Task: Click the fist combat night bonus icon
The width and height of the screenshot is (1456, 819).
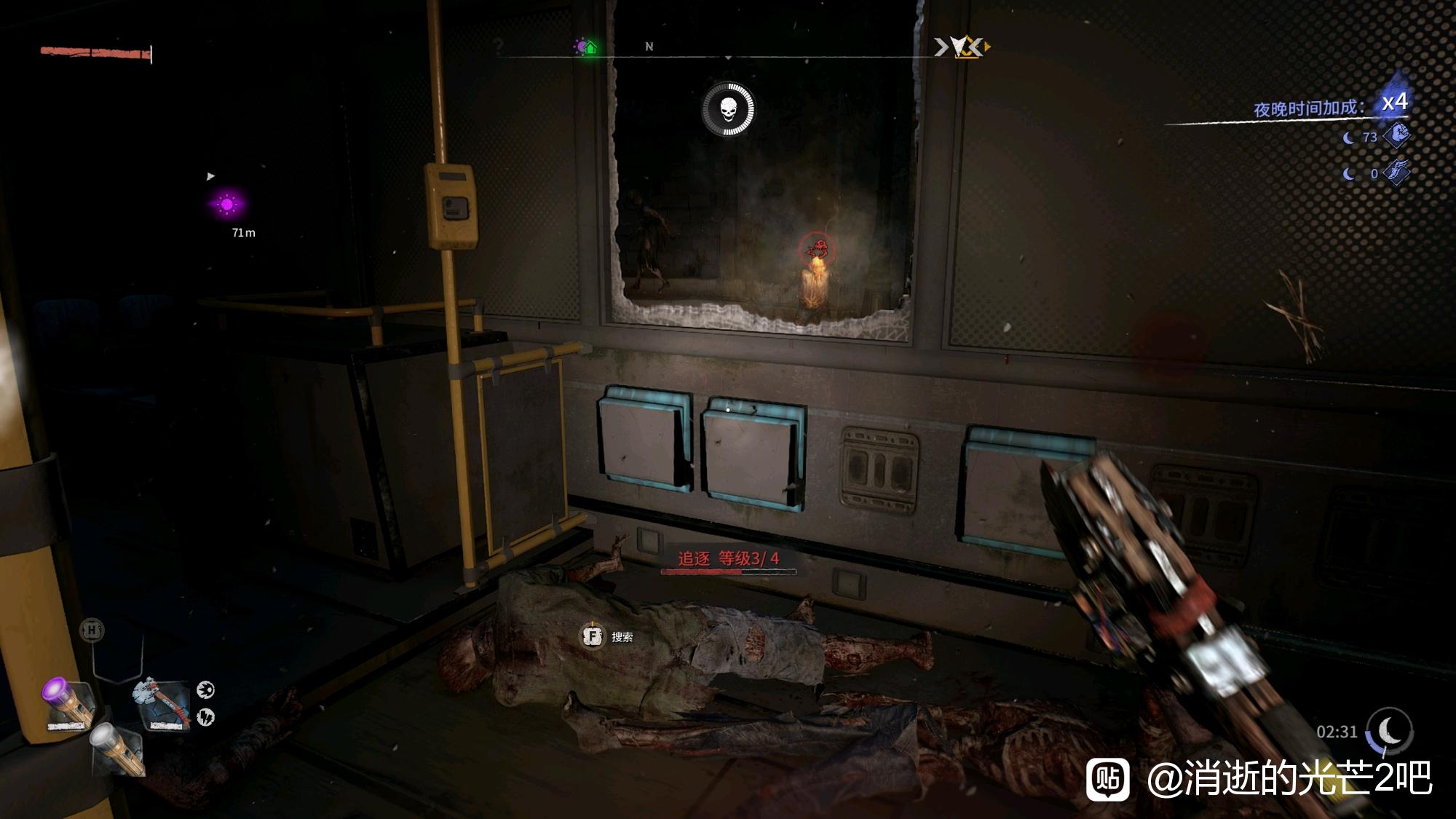Action: (1397, 135)
